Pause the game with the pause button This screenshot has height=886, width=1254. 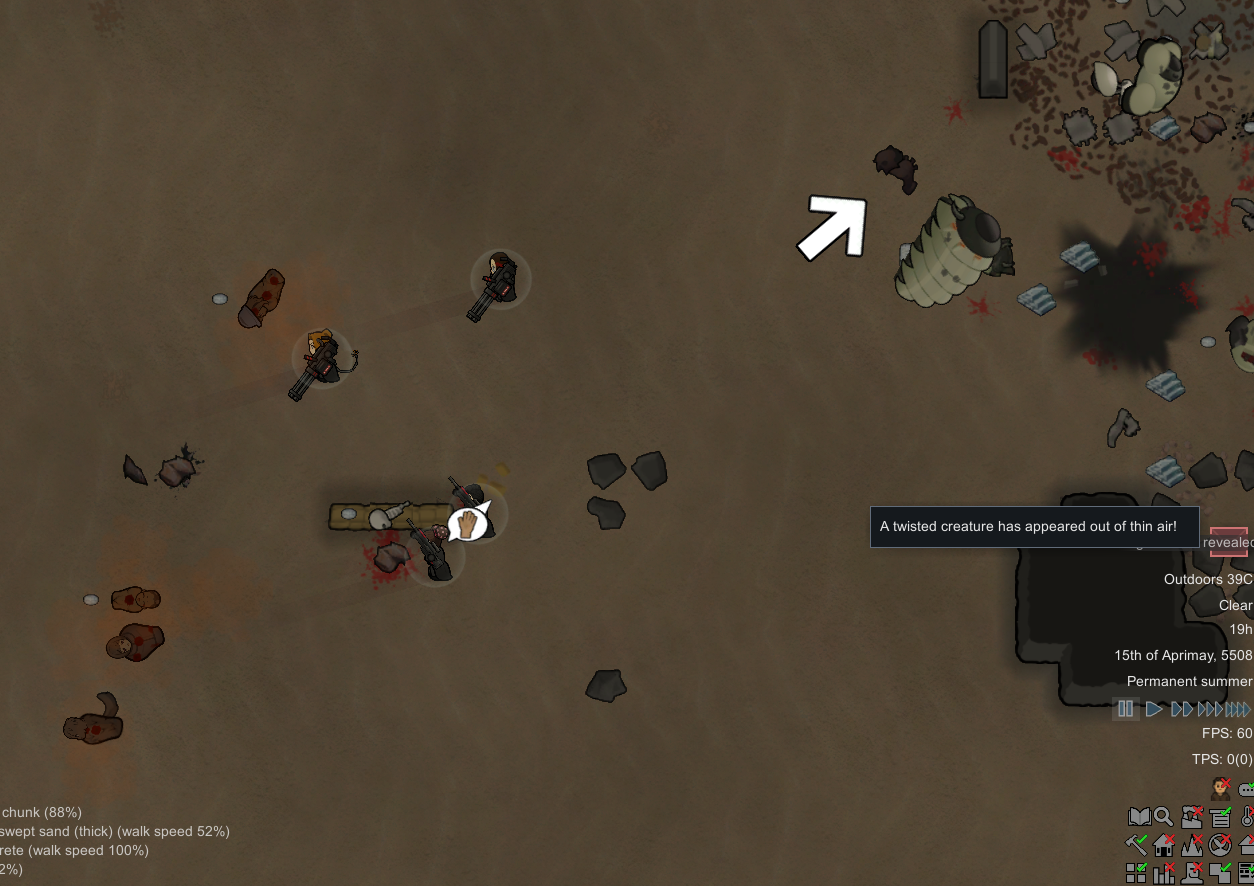(x=1126, y=709)
